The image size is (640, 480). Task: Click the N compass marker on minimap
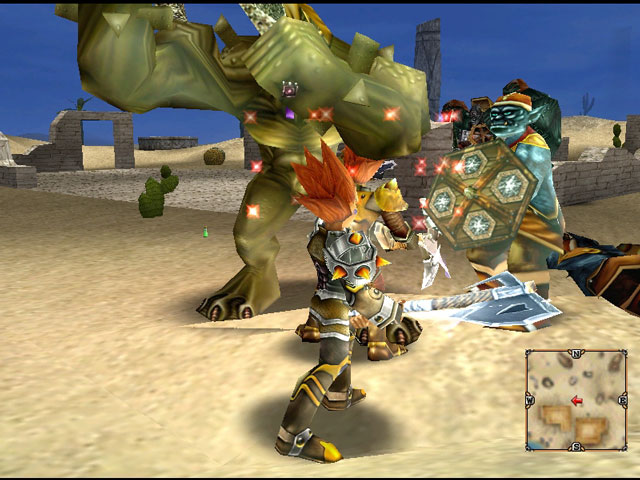tap(577, 353)
